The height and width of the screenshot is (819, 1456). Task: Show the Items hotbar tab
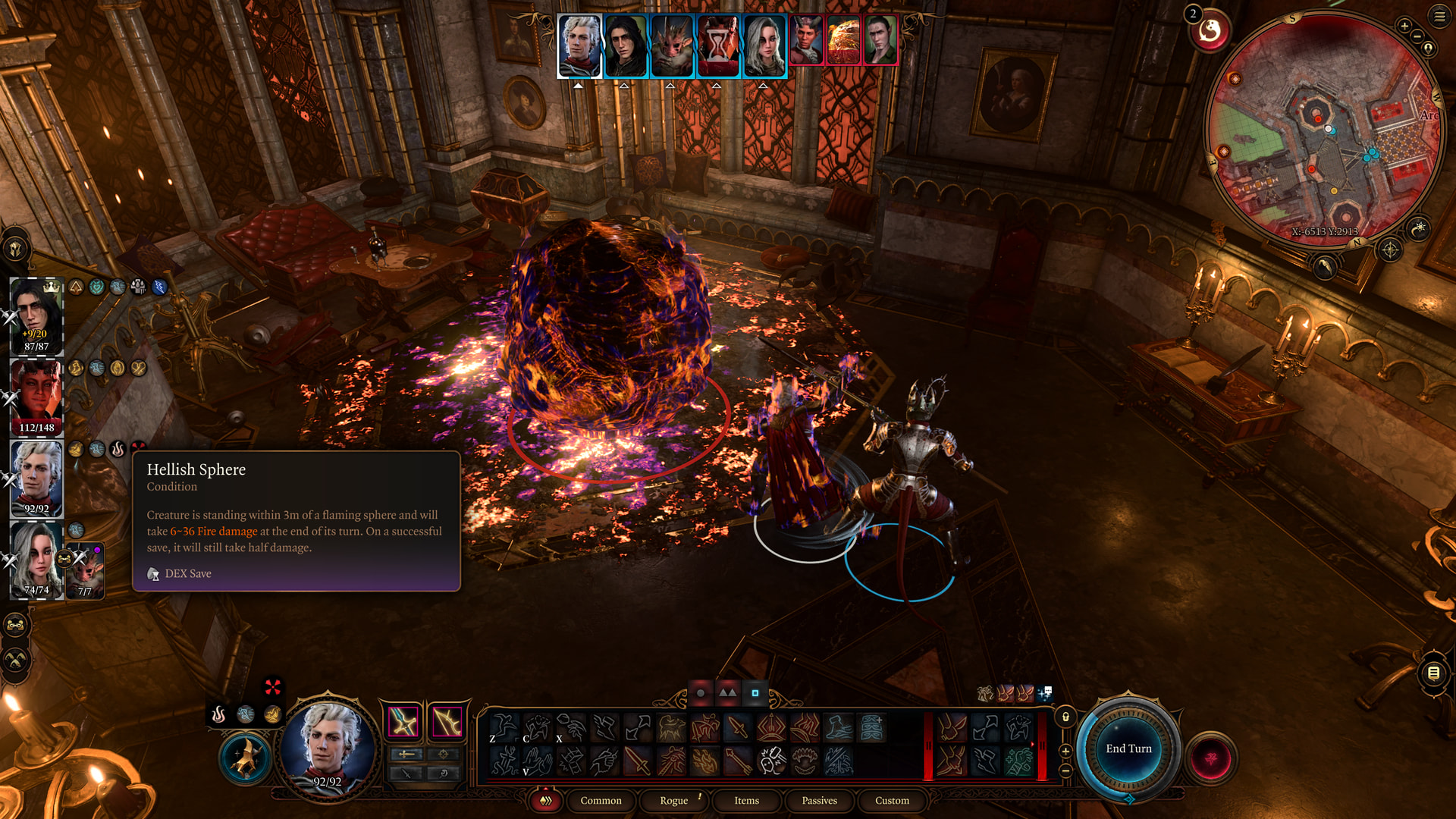746,801
